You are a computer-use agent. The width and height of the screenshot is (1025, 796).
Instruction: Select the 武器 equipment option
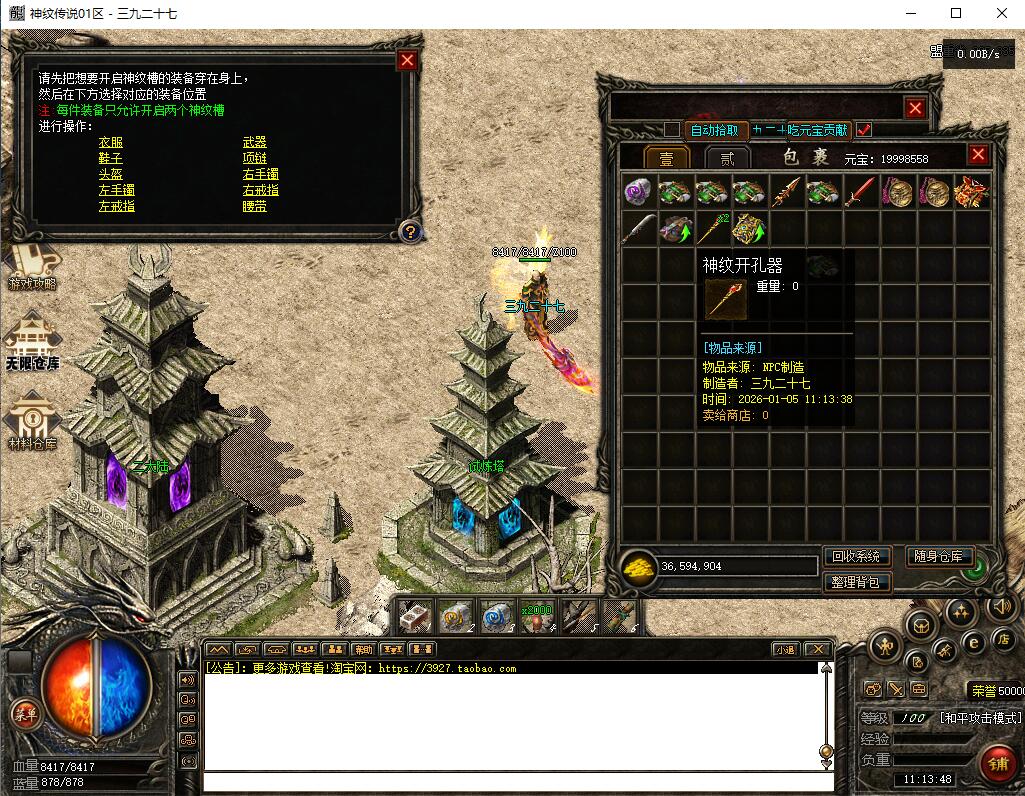[x=254, y=142]
